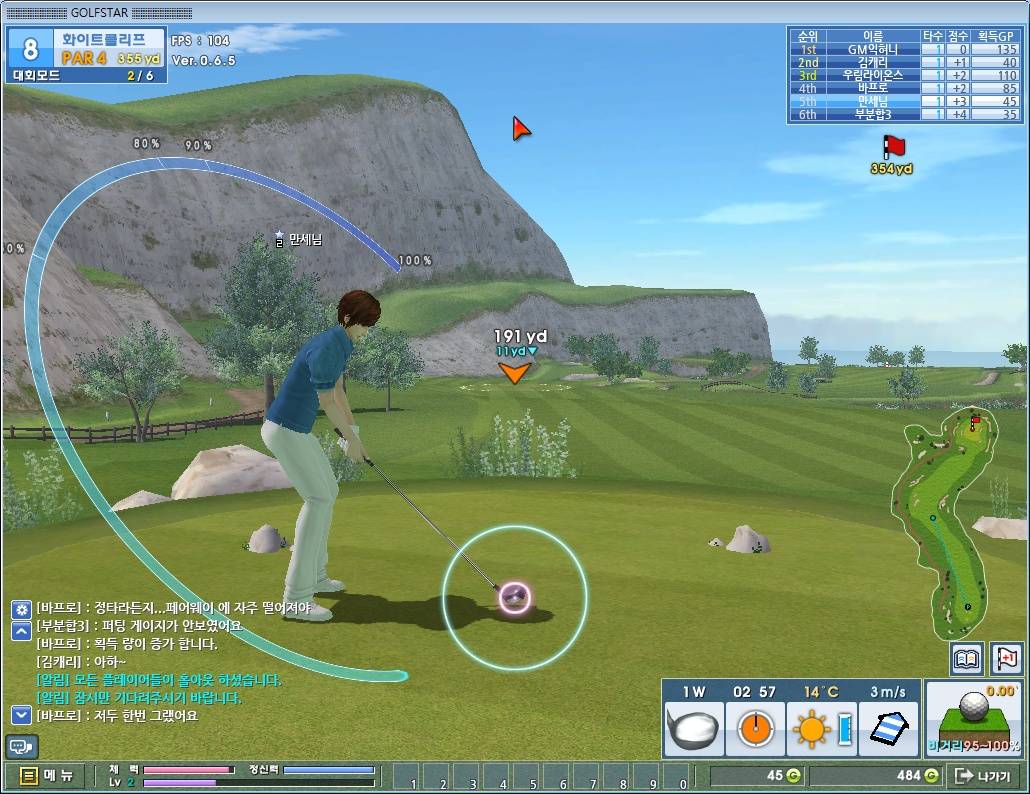Open chat settings gear icon
The width and height of the screenshot is (1030, 794).
click(21, 608)
